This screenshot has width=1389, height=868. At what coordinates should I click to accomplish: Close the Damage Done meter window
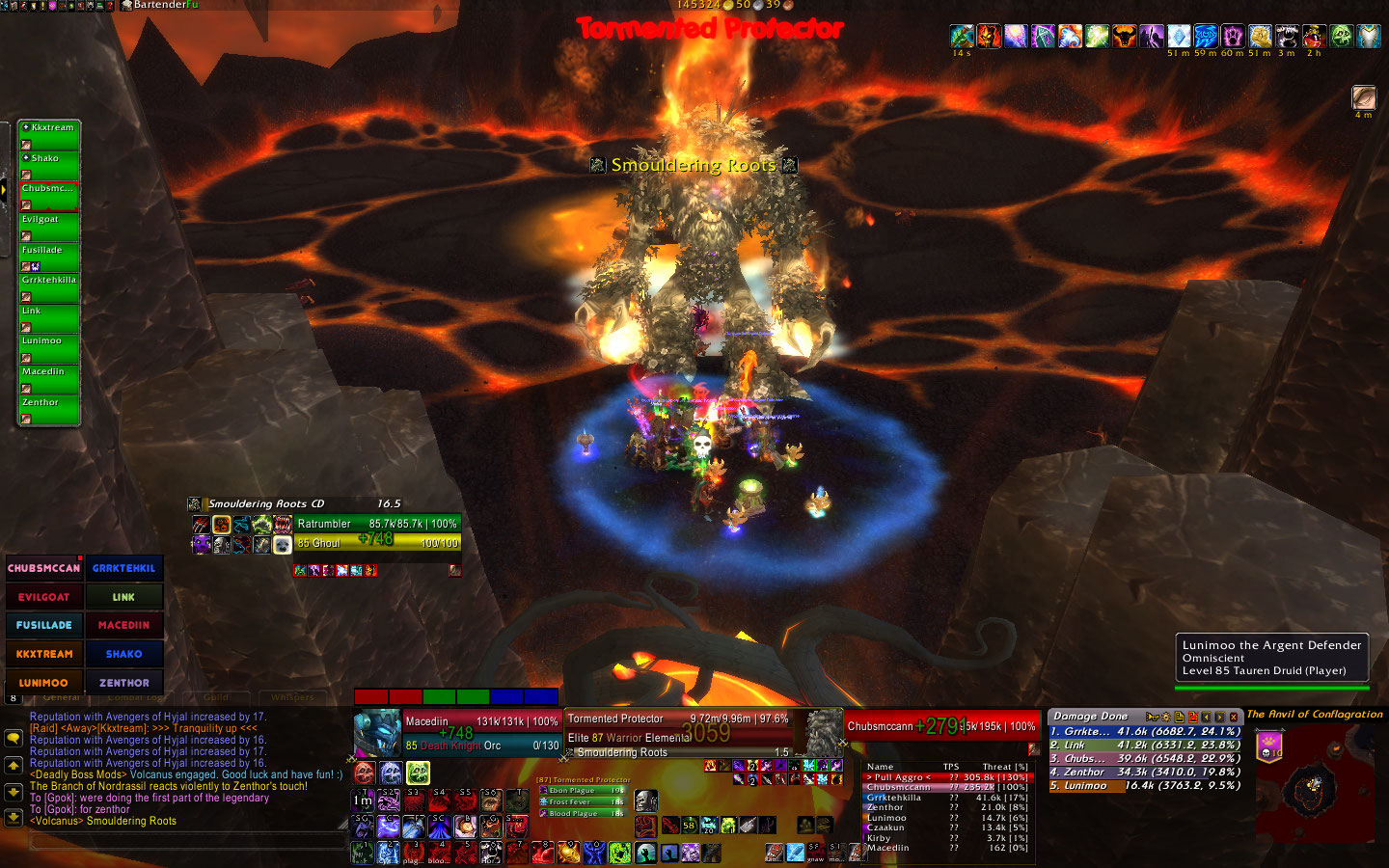point(1234,717)
